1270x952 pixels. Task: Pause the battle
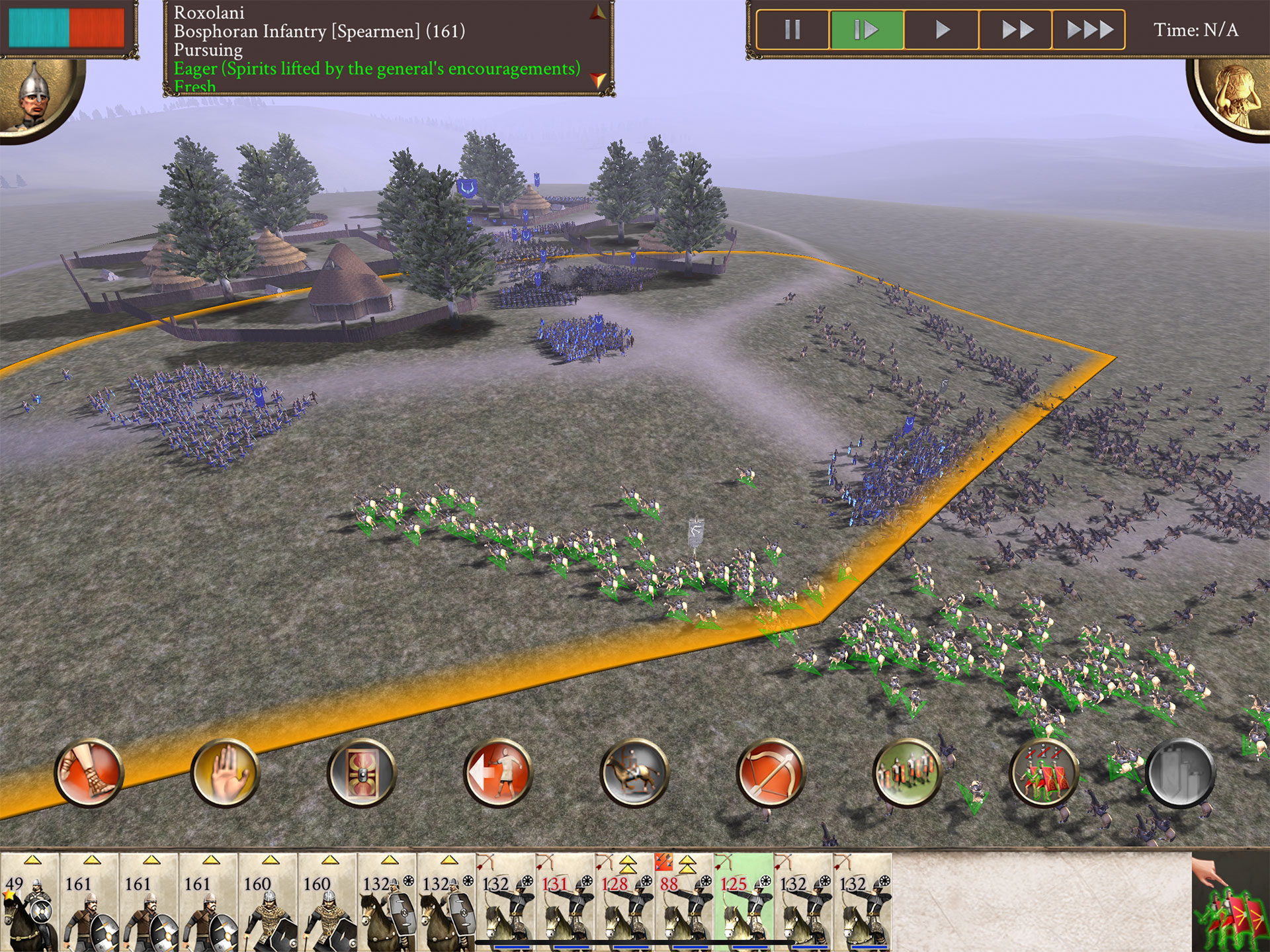[792, 30]
